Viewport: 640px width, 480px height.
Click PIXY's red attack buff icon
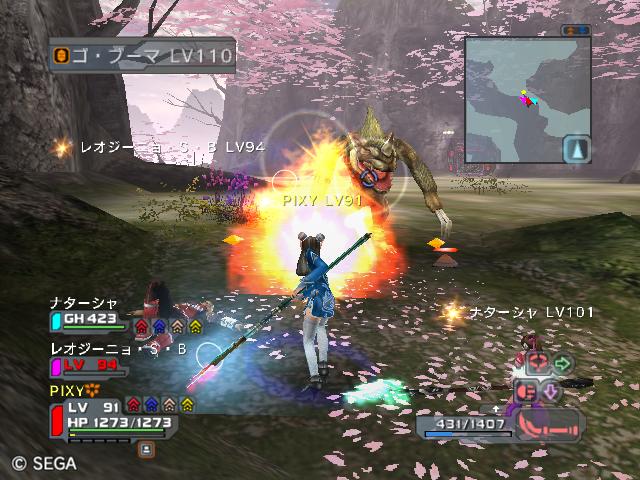134,403
